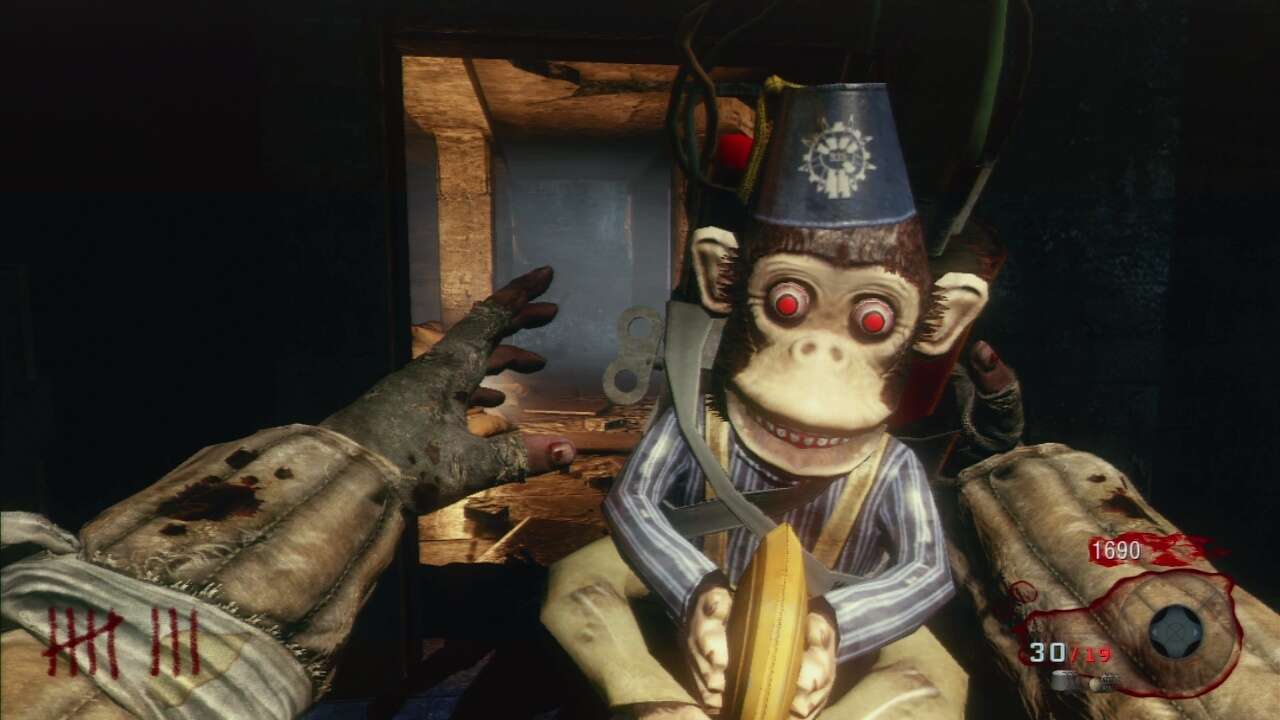Screen dimensions: 1280x720
Task: Click the left arrow of the D-pad indicator
Action: (1156, 631)
